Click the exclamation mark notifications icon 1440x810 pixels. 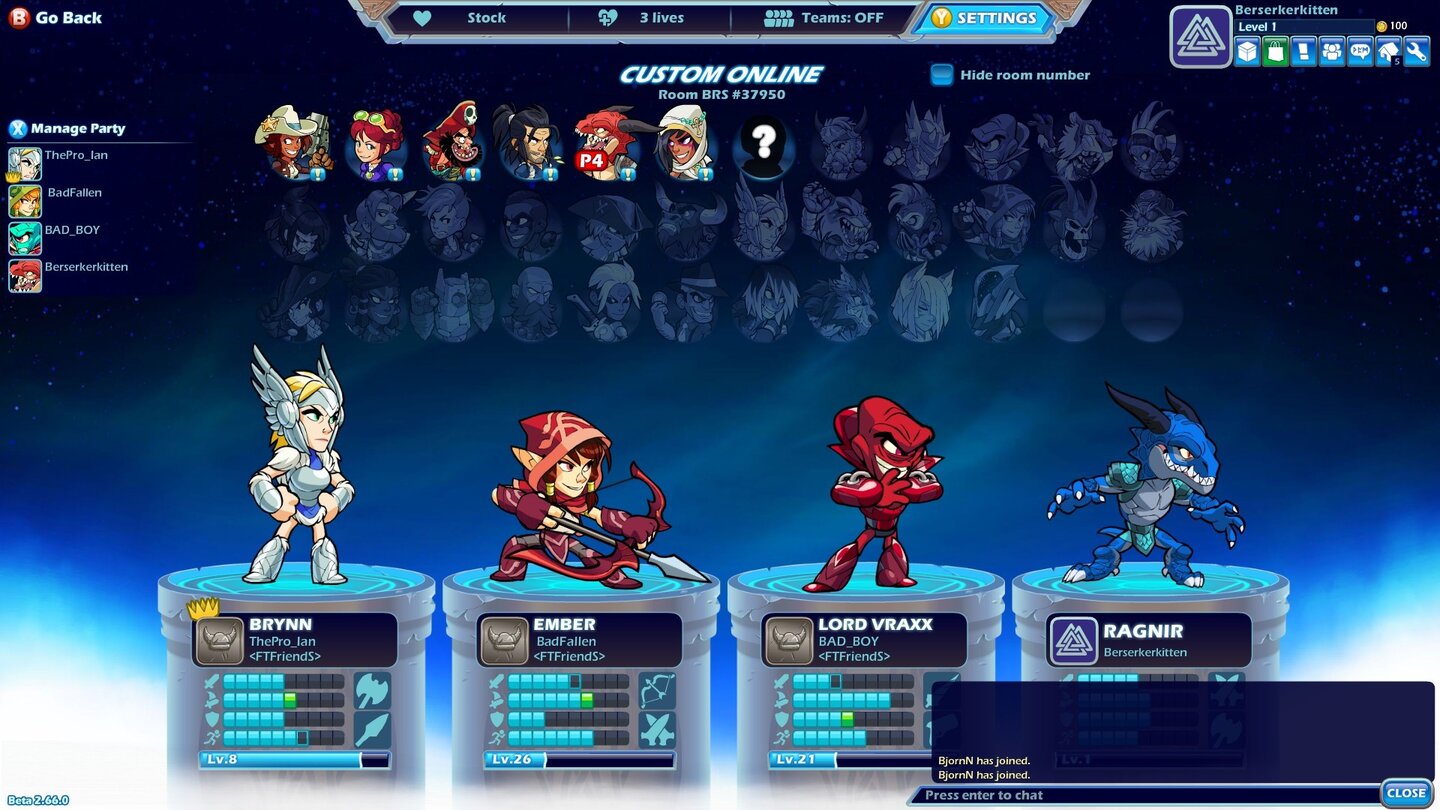tap(1304, 51)
